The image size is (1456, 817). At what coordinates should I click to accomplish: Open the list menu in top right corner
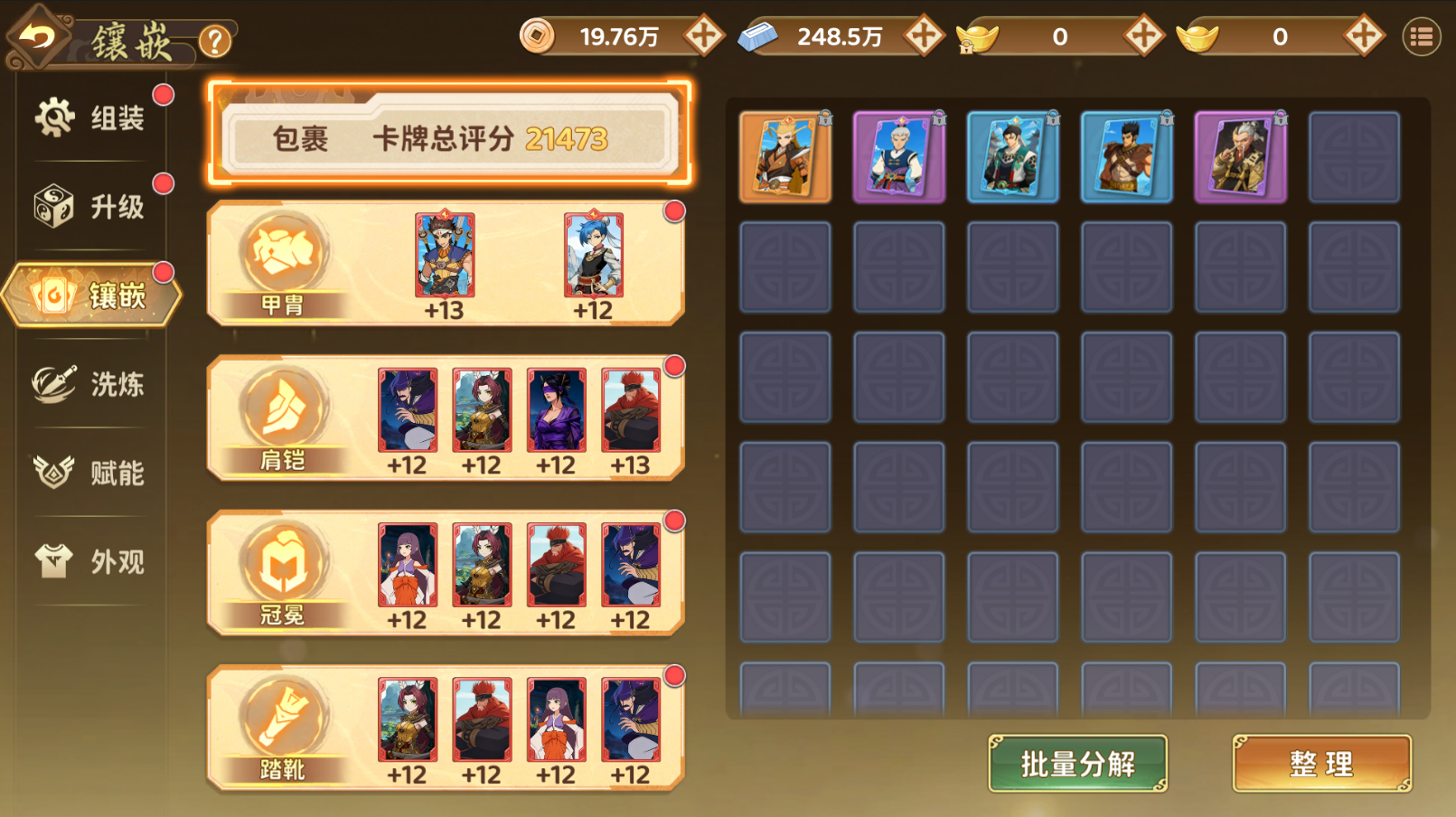[x=1421, y=36]
